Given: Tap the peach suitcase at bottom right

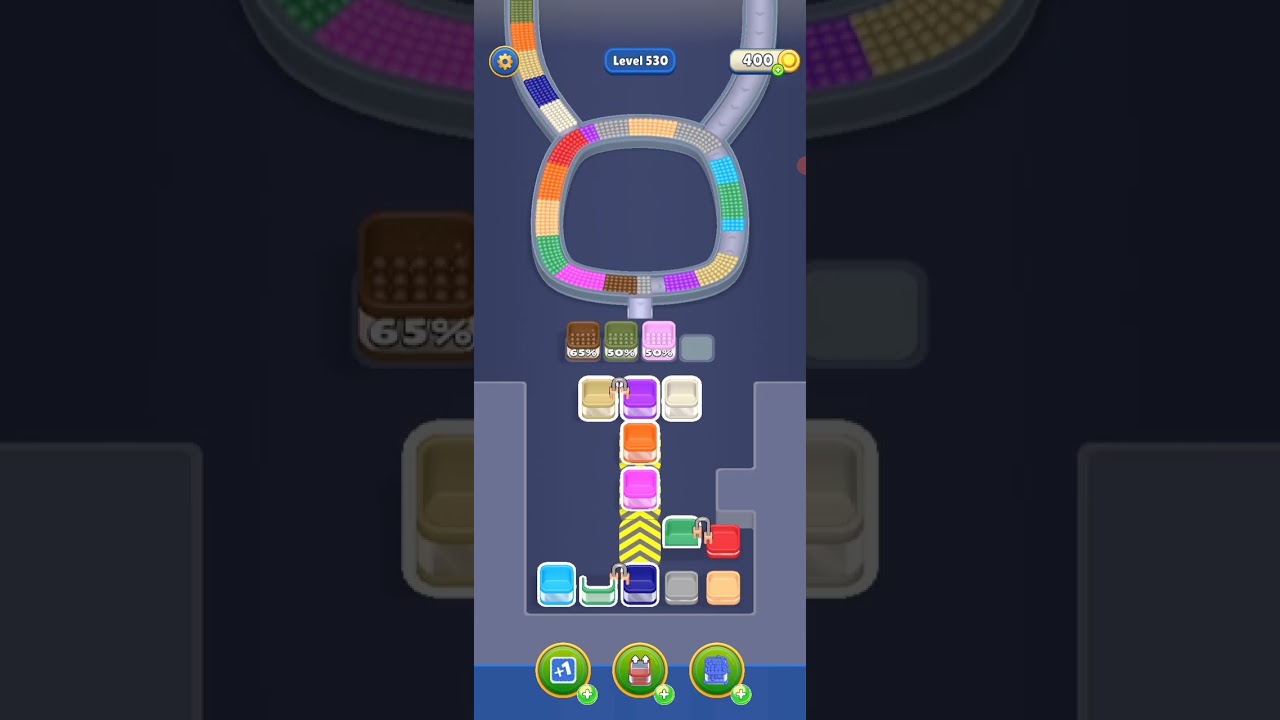Looking at the screenshot, I should (723, 588).
